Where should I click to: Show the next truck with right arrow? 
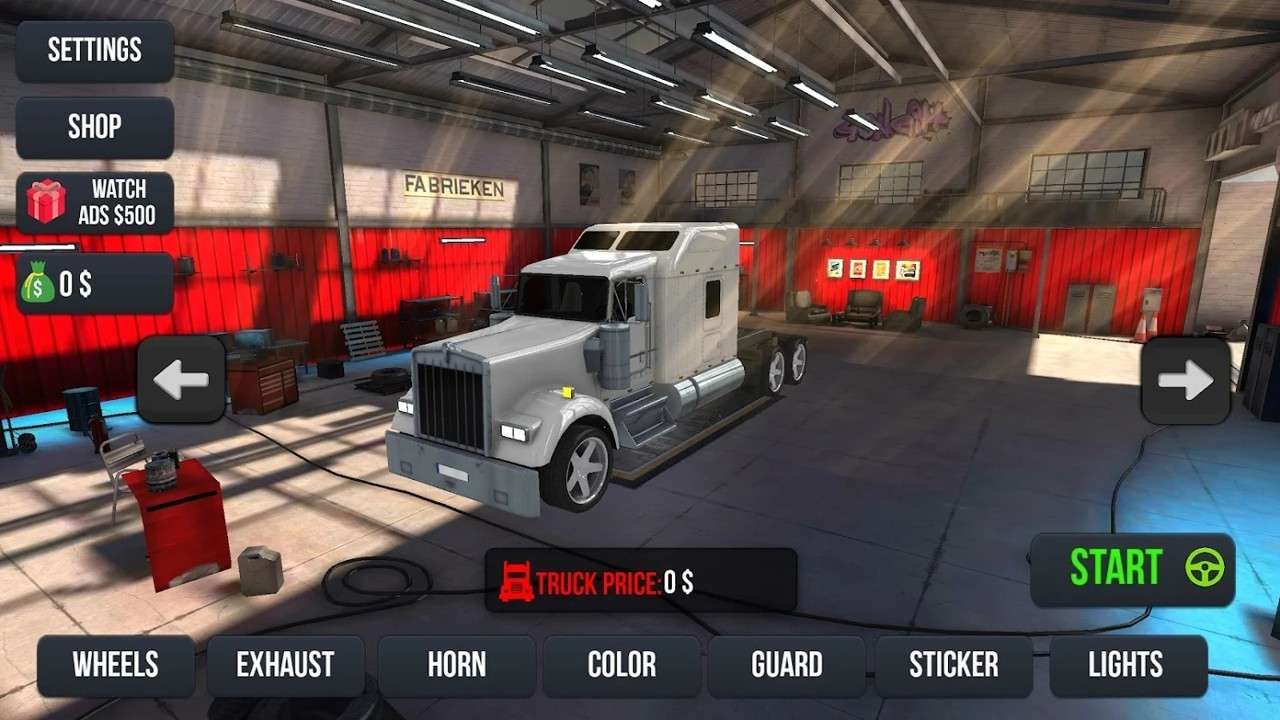[1186, 381]
